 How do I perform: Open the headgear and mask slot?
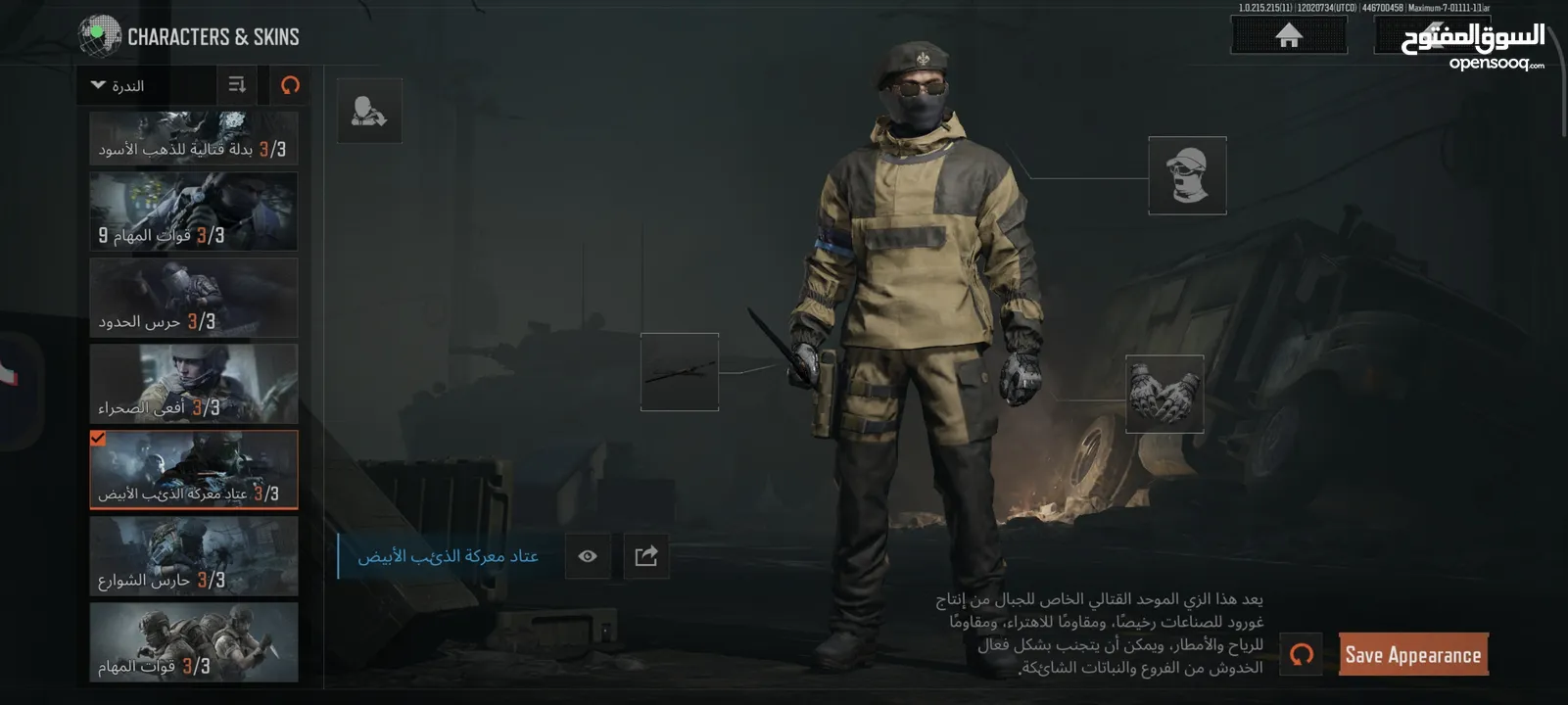[x=1187, y=175]
